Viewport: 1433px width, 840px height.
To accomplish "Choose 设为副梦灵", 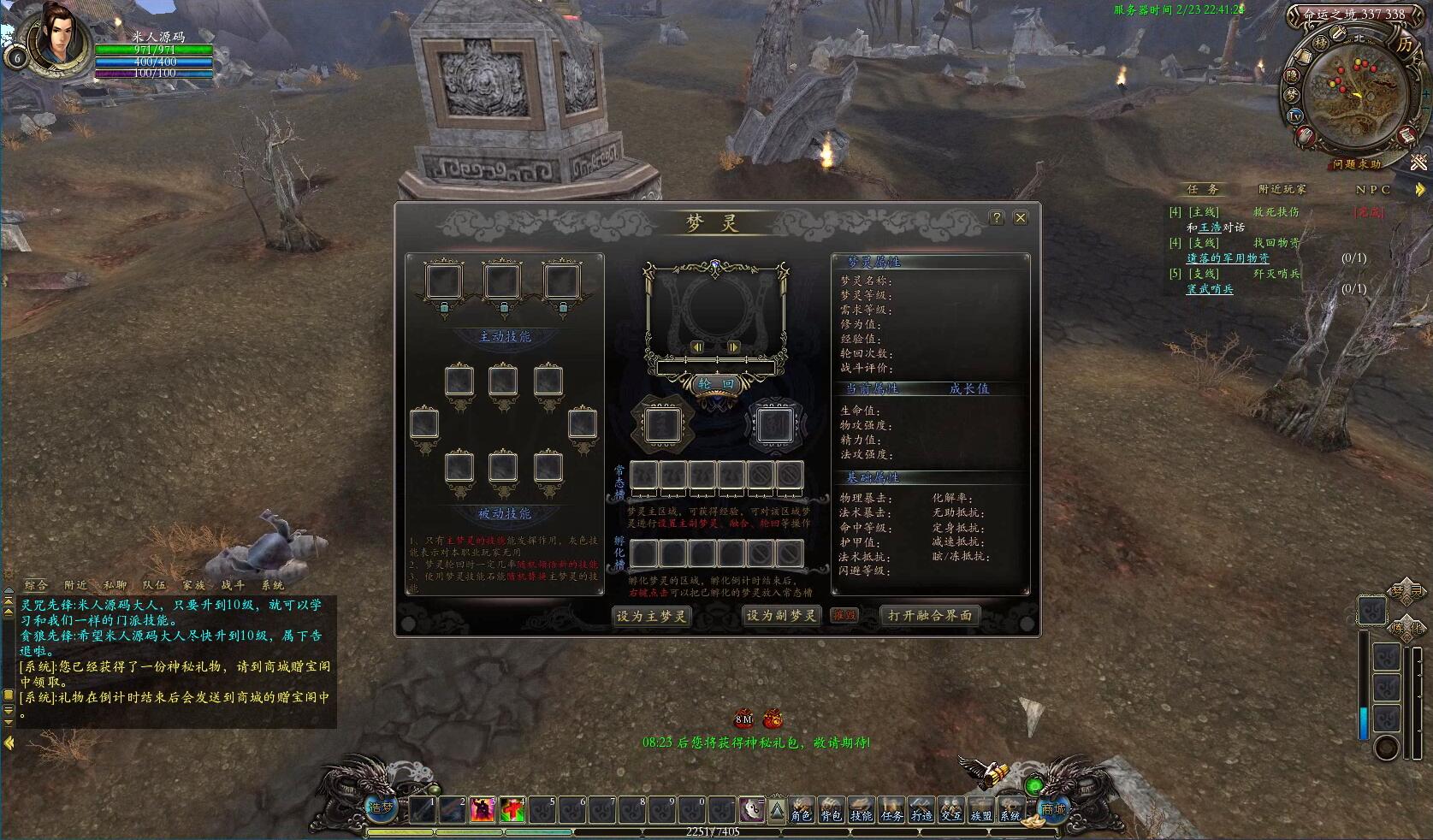I will pos(781,616).
